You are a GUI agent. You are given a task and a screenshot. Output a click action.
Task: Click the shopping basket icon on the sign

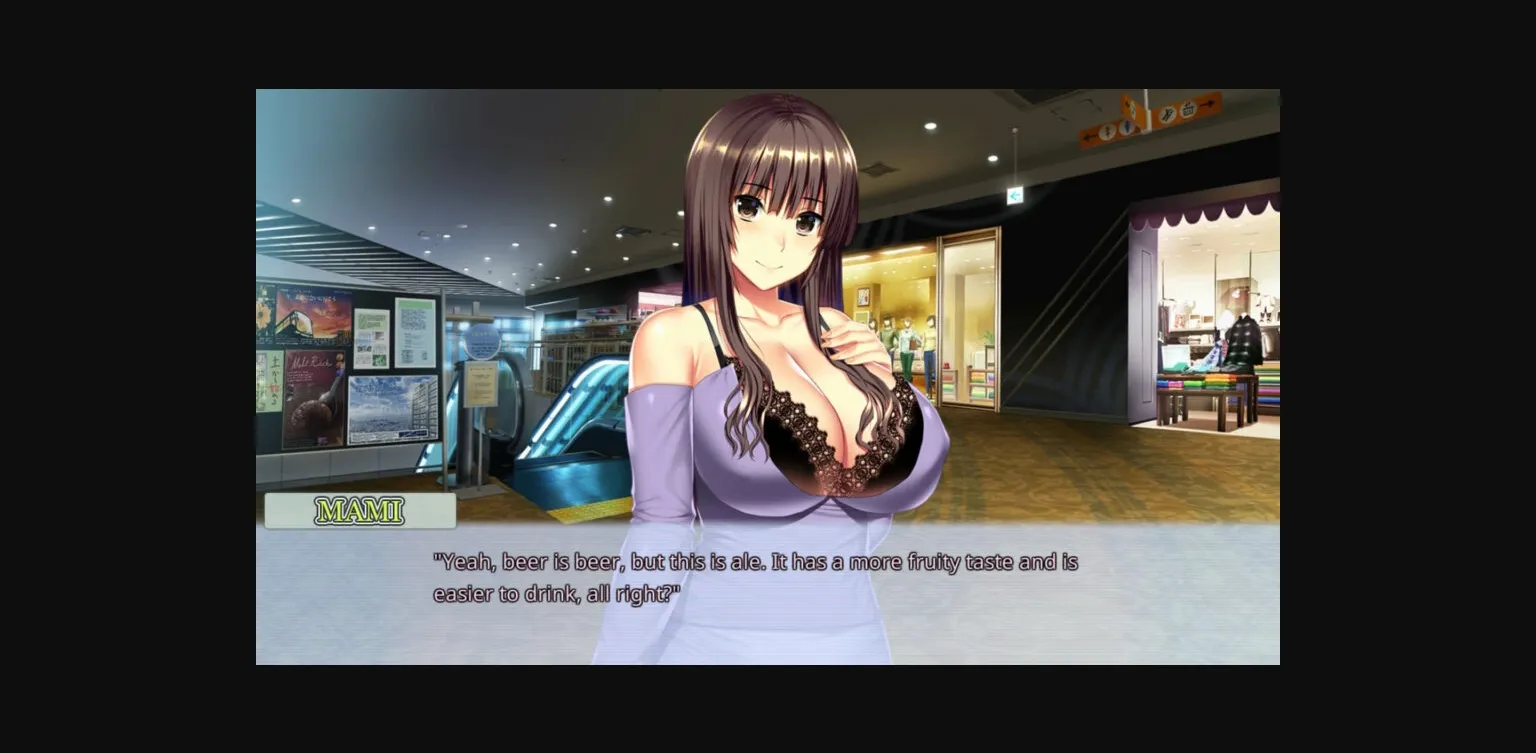coord(1190,110)
